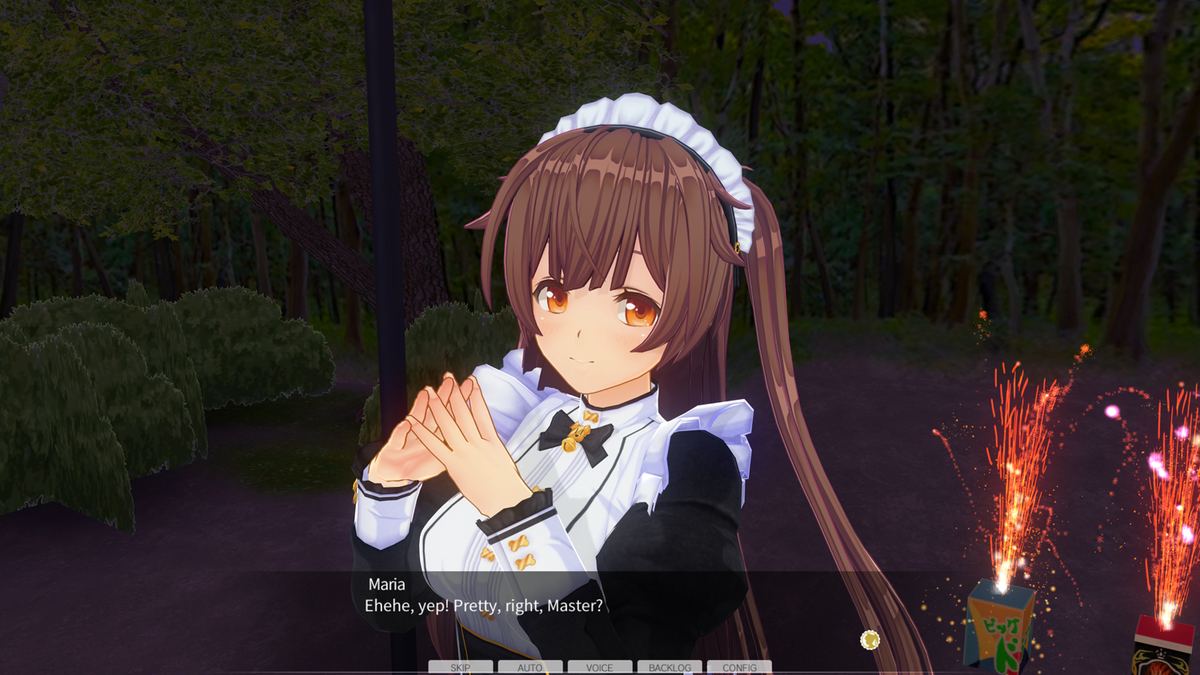Click the SKIP button
1200x675 pixels.
(x=460, y=667)
